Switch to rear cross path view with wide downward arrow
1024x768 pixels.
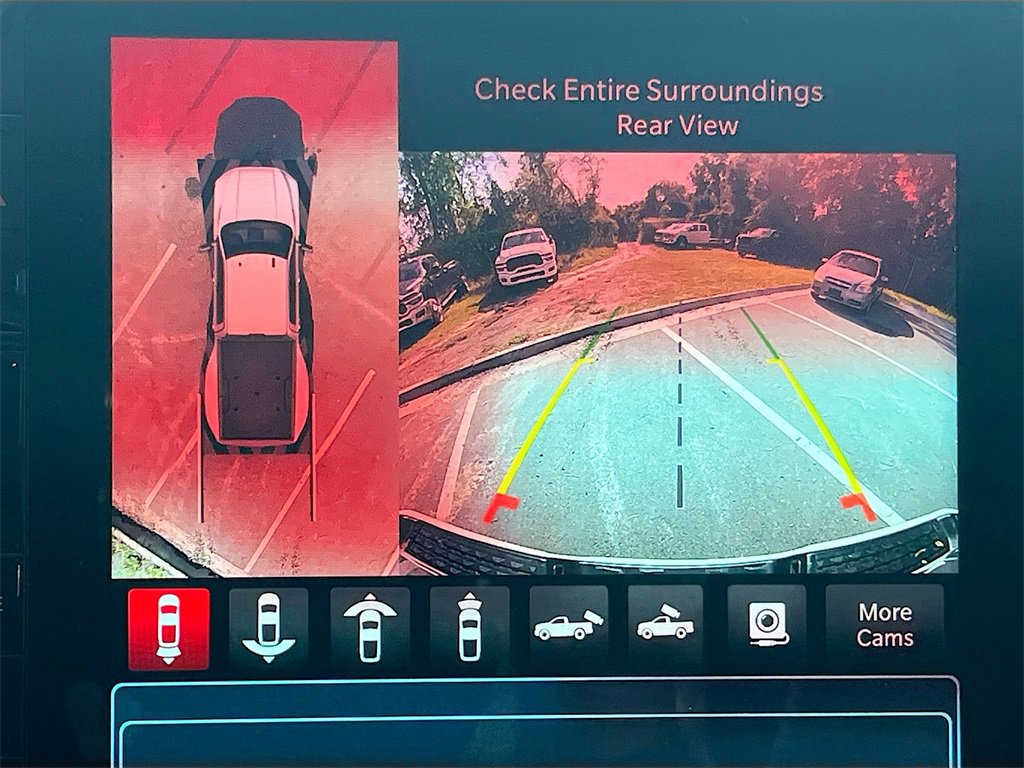pos(269,628)
